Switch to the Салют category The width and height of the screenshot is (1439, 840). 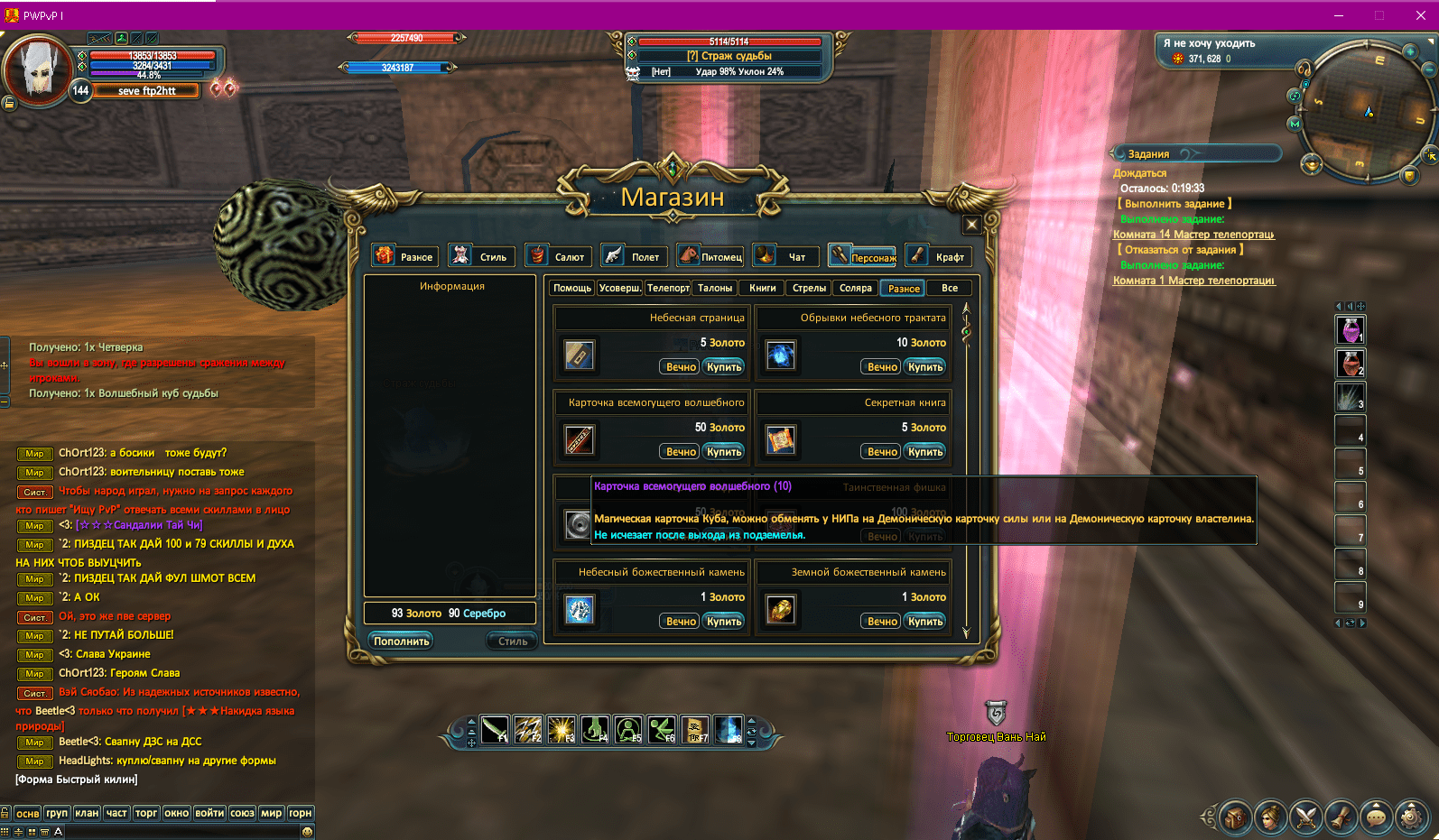pos(559,256)
